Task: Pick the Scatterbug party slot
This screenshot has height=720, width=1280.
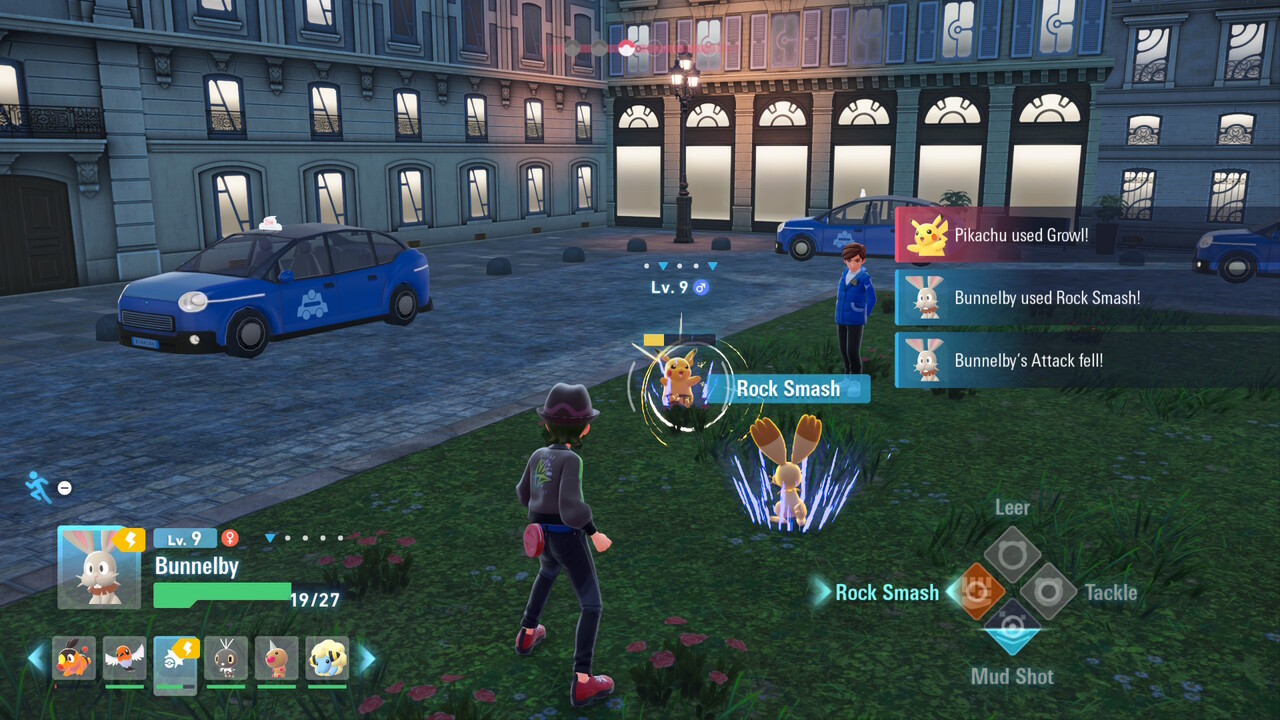Action: 226,658
